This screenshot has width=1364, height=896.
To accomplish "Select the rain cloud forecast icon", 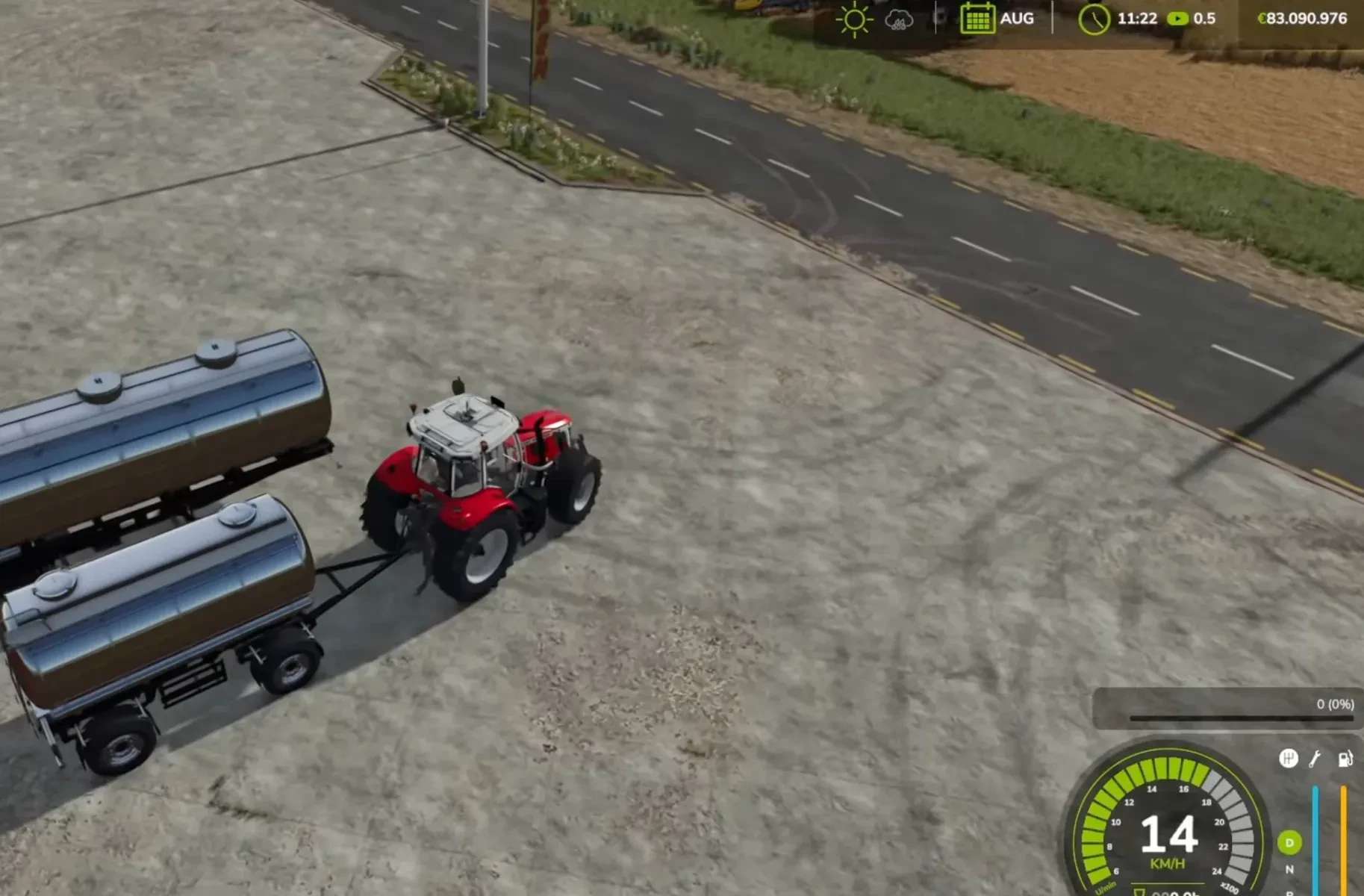I will click(898, 19).
